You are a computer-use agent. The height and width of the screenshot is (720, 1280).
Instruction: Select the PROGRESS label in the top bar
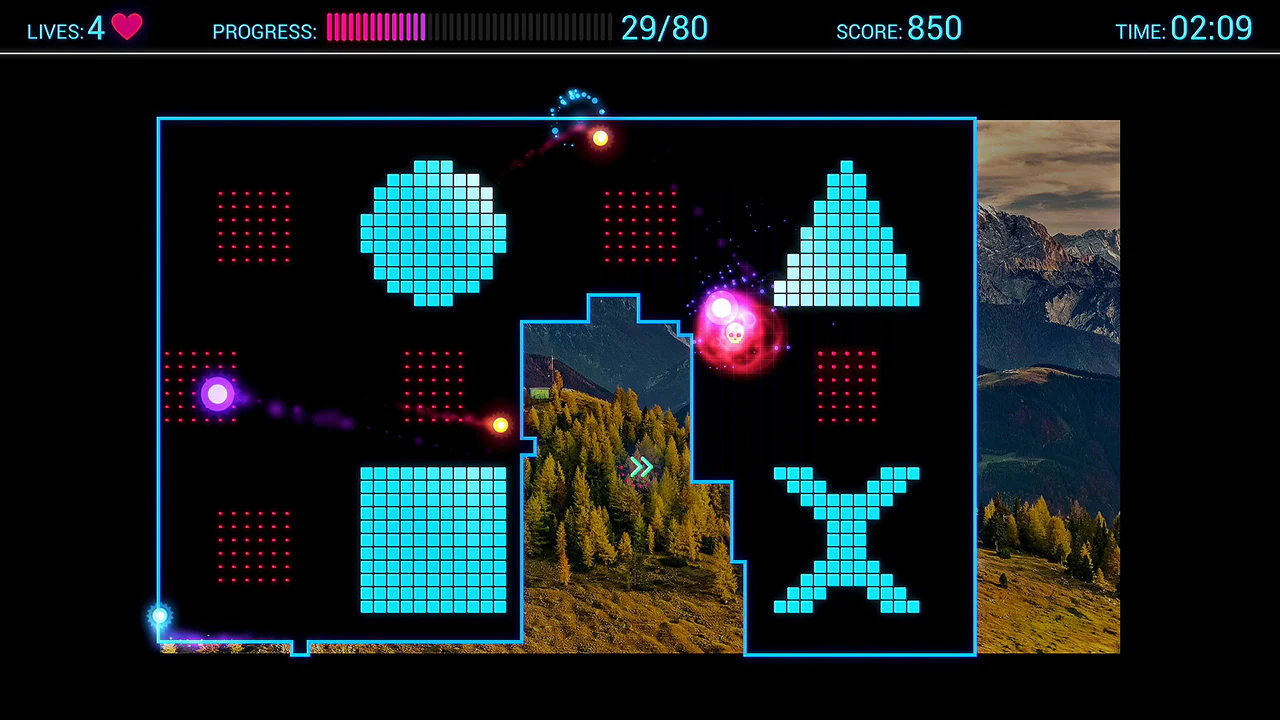tap(263, 31)
